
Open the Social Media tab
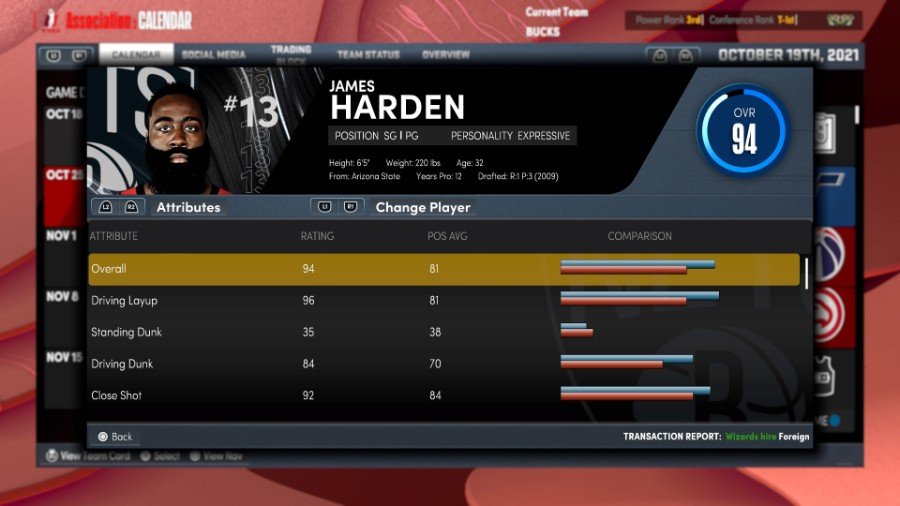pos(214,54)
